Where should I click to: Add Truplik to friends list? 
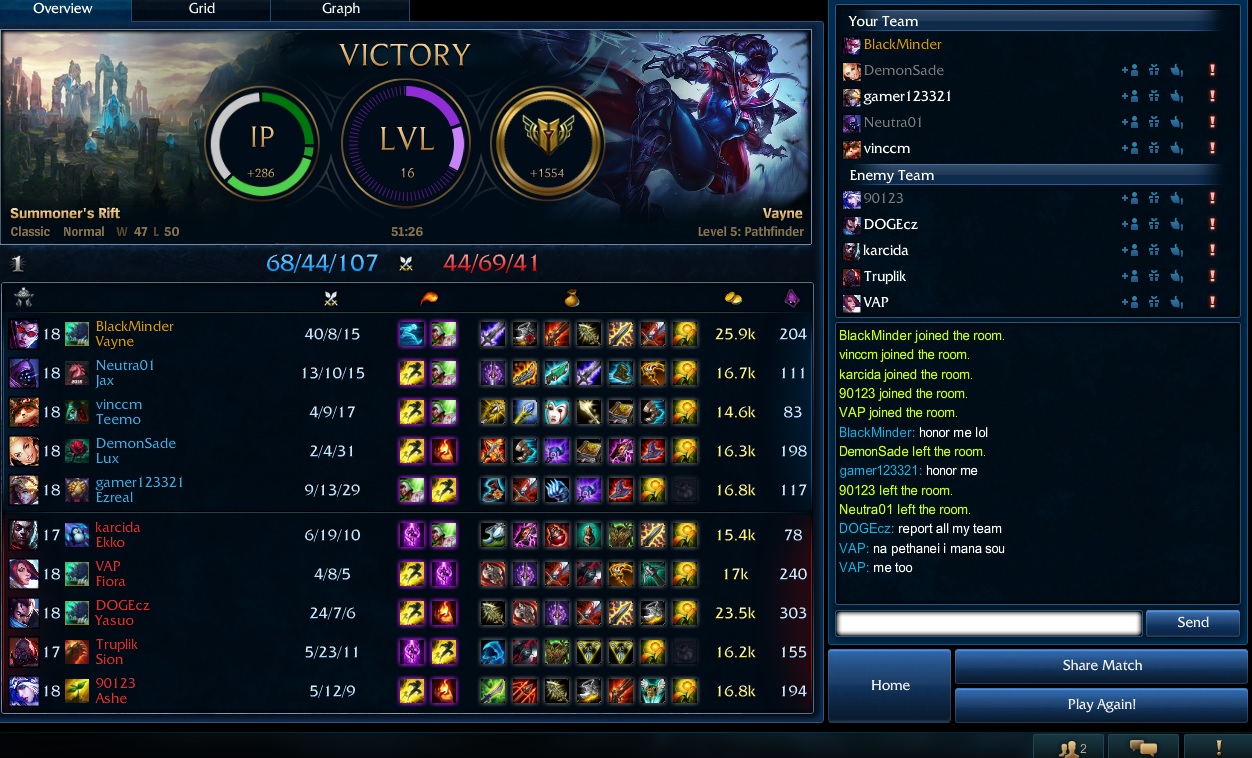coord(1130,276)
